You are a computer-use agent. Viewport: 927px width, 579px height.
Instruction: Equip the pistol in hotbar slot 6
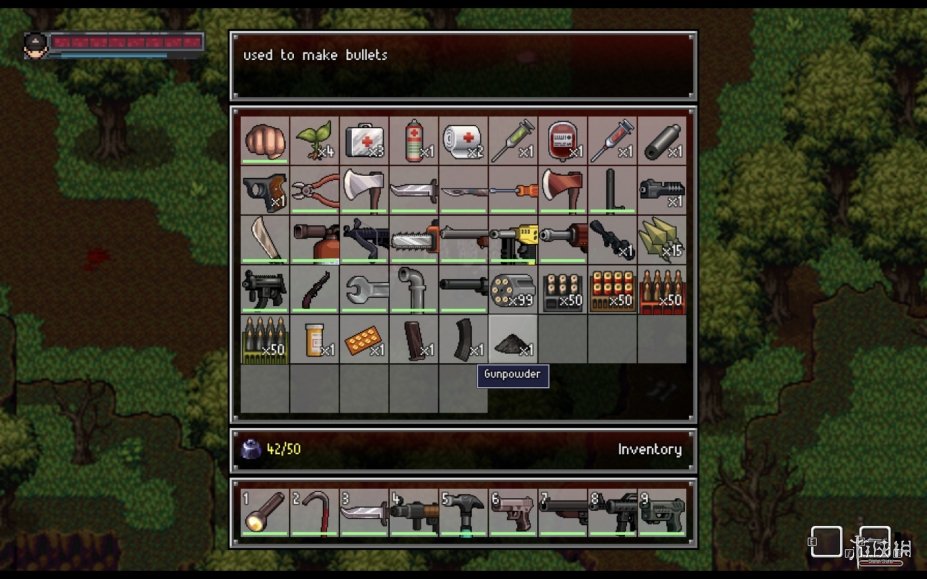[x=513, y=511]
